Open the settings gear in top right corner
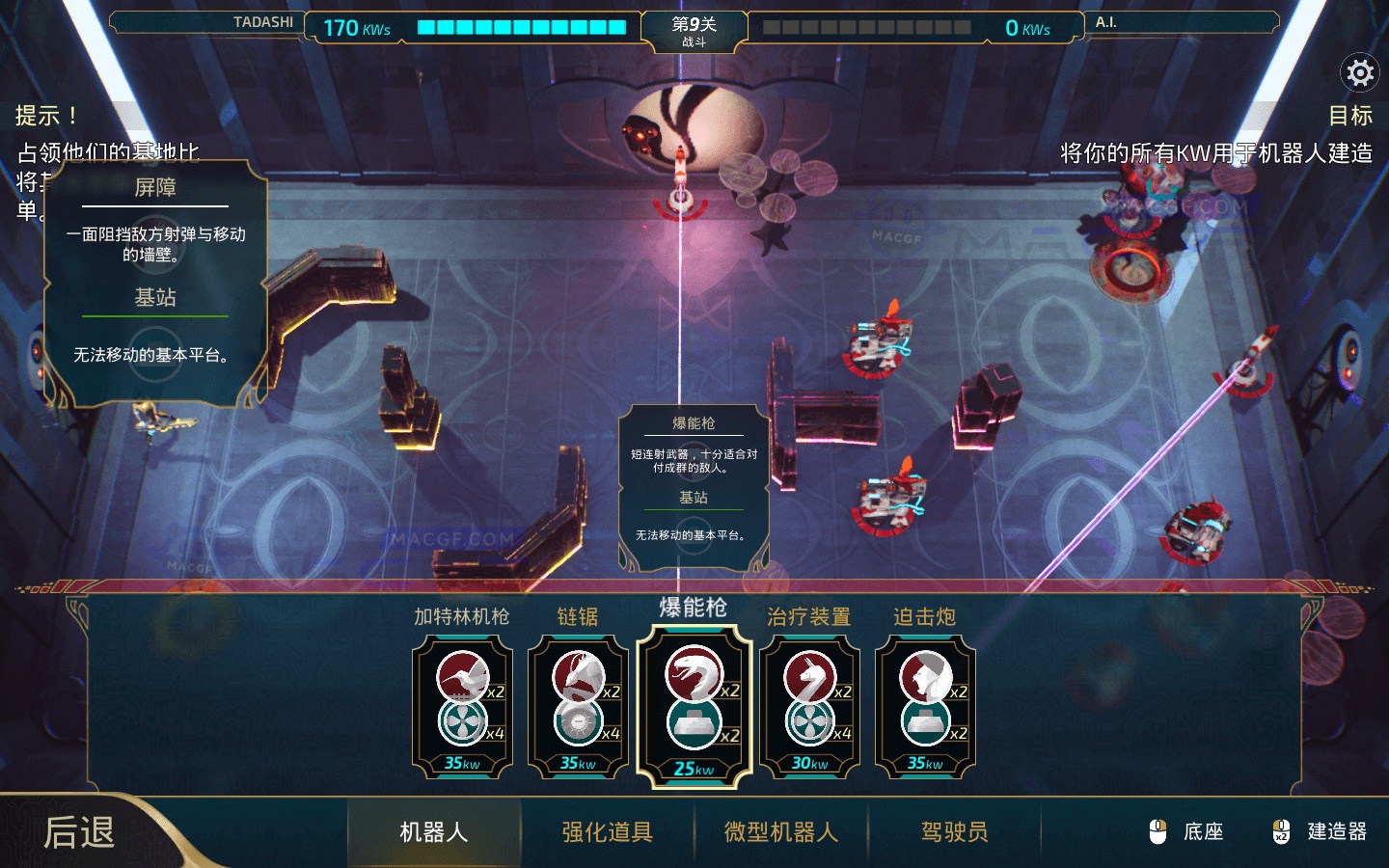Screen dimensions: 1389x868 (x=1359, y=72)
